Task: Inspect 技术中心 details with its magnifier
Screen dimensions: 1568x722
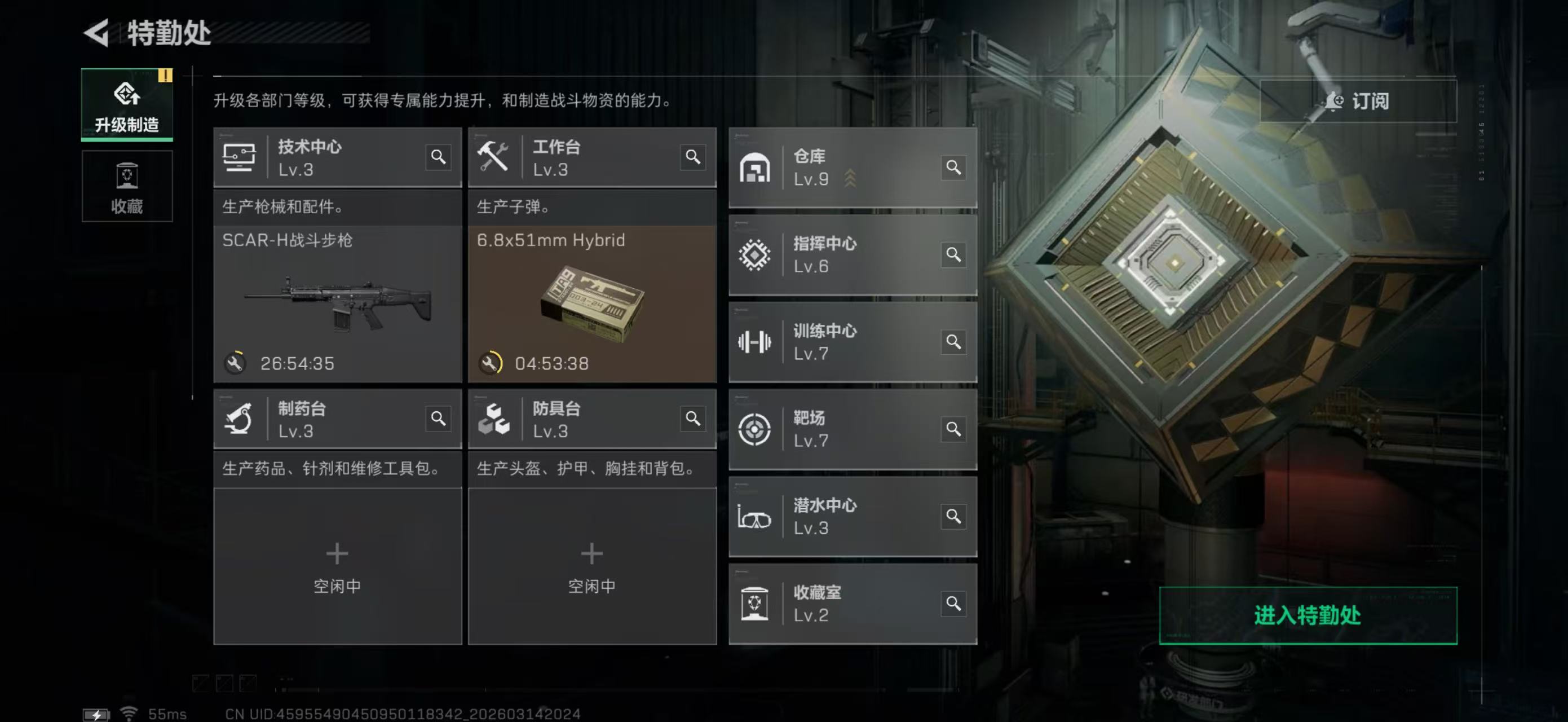Action: [x=438, y=157]
